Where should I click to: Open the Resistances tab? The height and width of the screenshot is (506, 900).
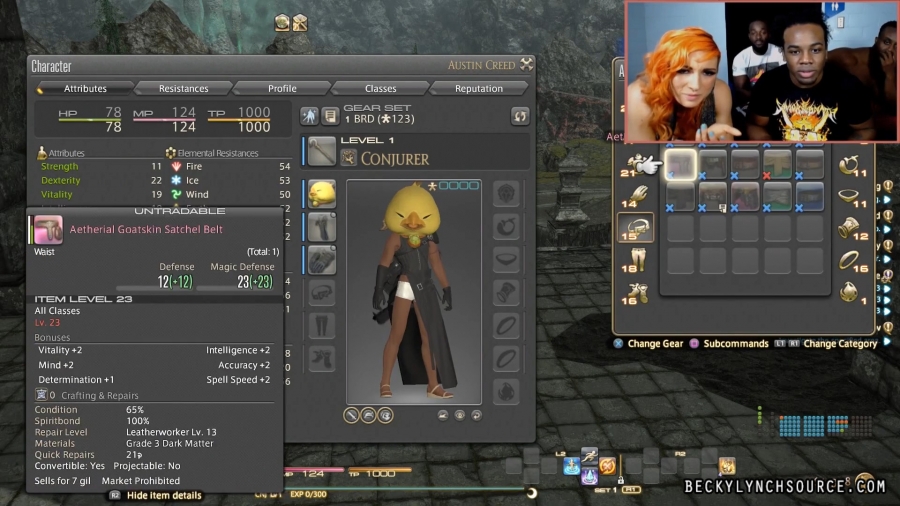pyautogui.click(x=183, y=88)
